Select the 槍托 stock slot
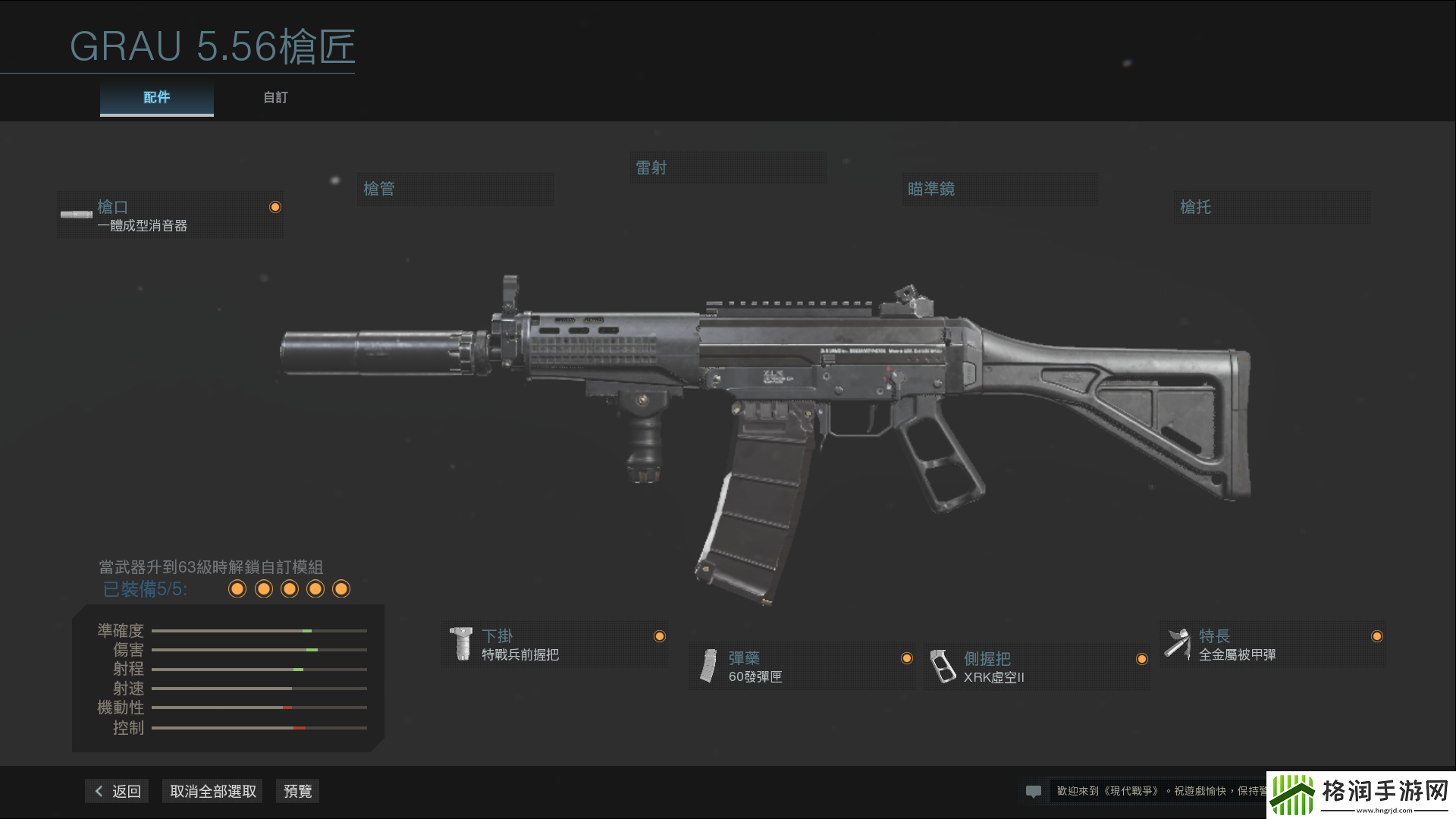 pyautogui.click(x=1271, y=207)
